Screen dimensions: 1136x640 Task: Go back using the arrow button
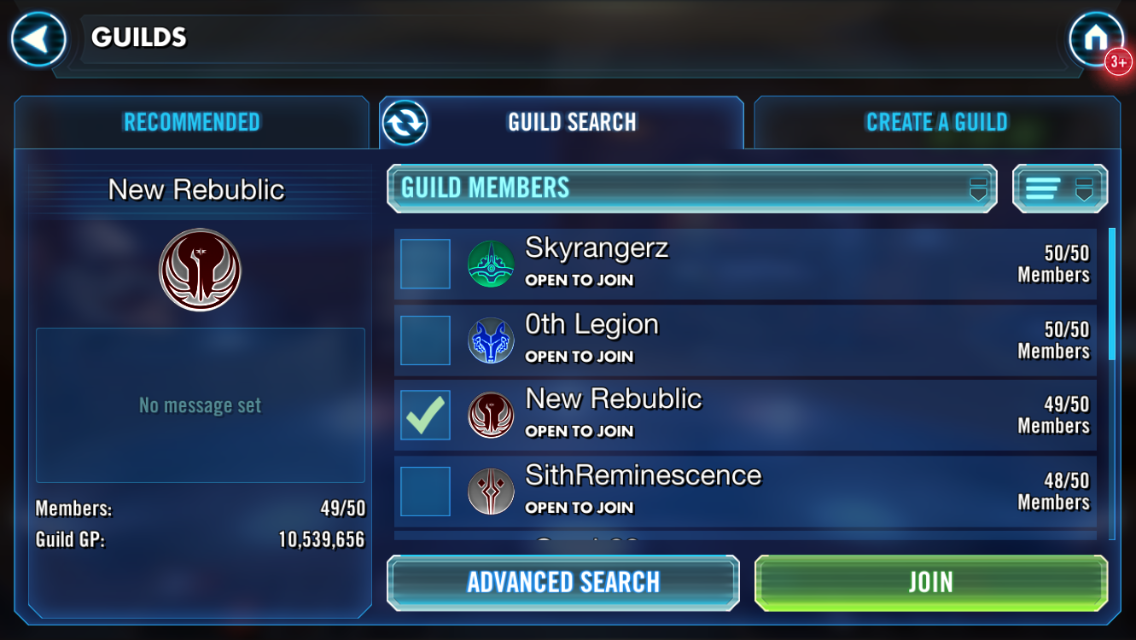click(38, 40)
